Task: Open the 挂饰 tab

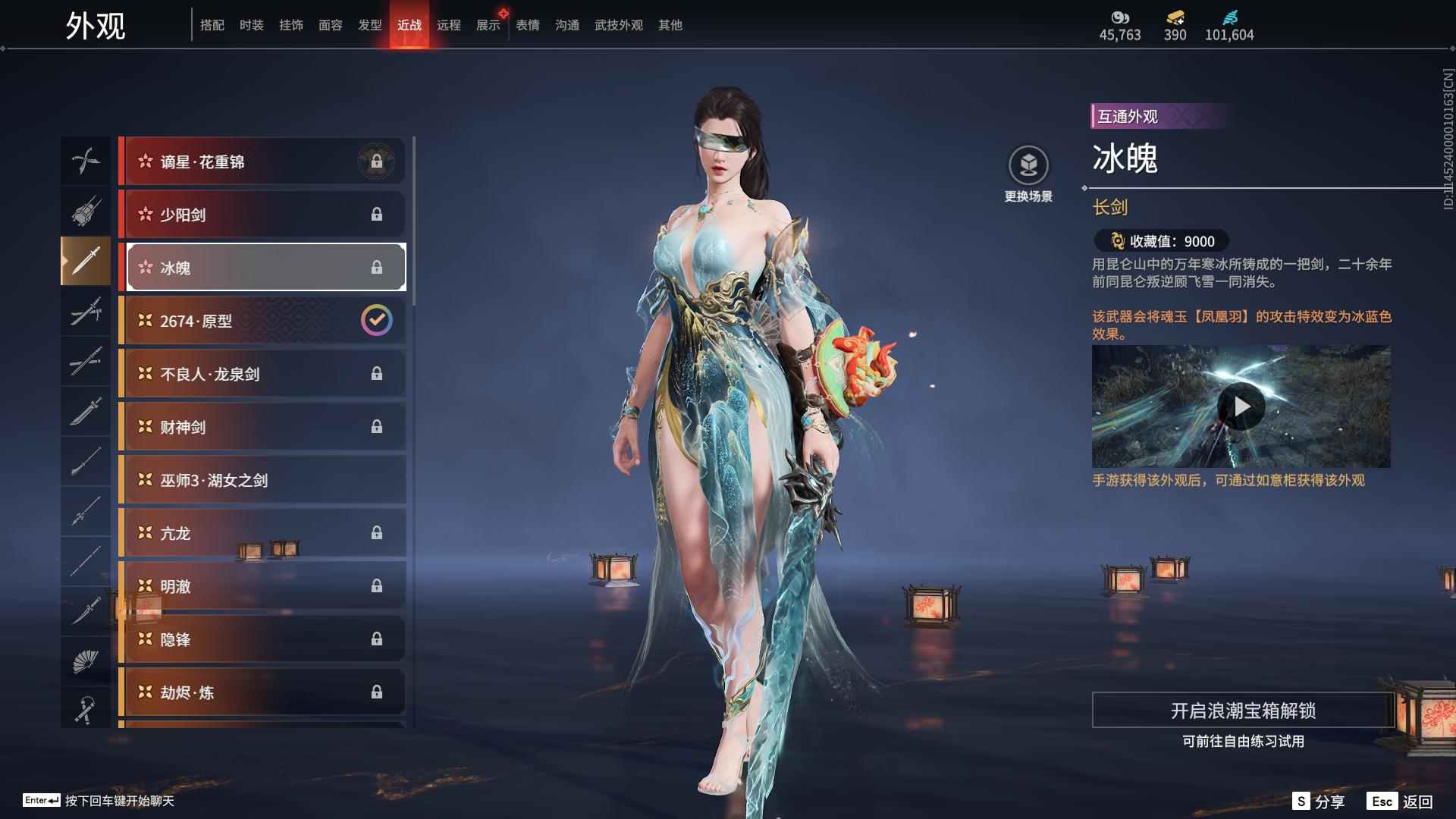Action: 290,25
